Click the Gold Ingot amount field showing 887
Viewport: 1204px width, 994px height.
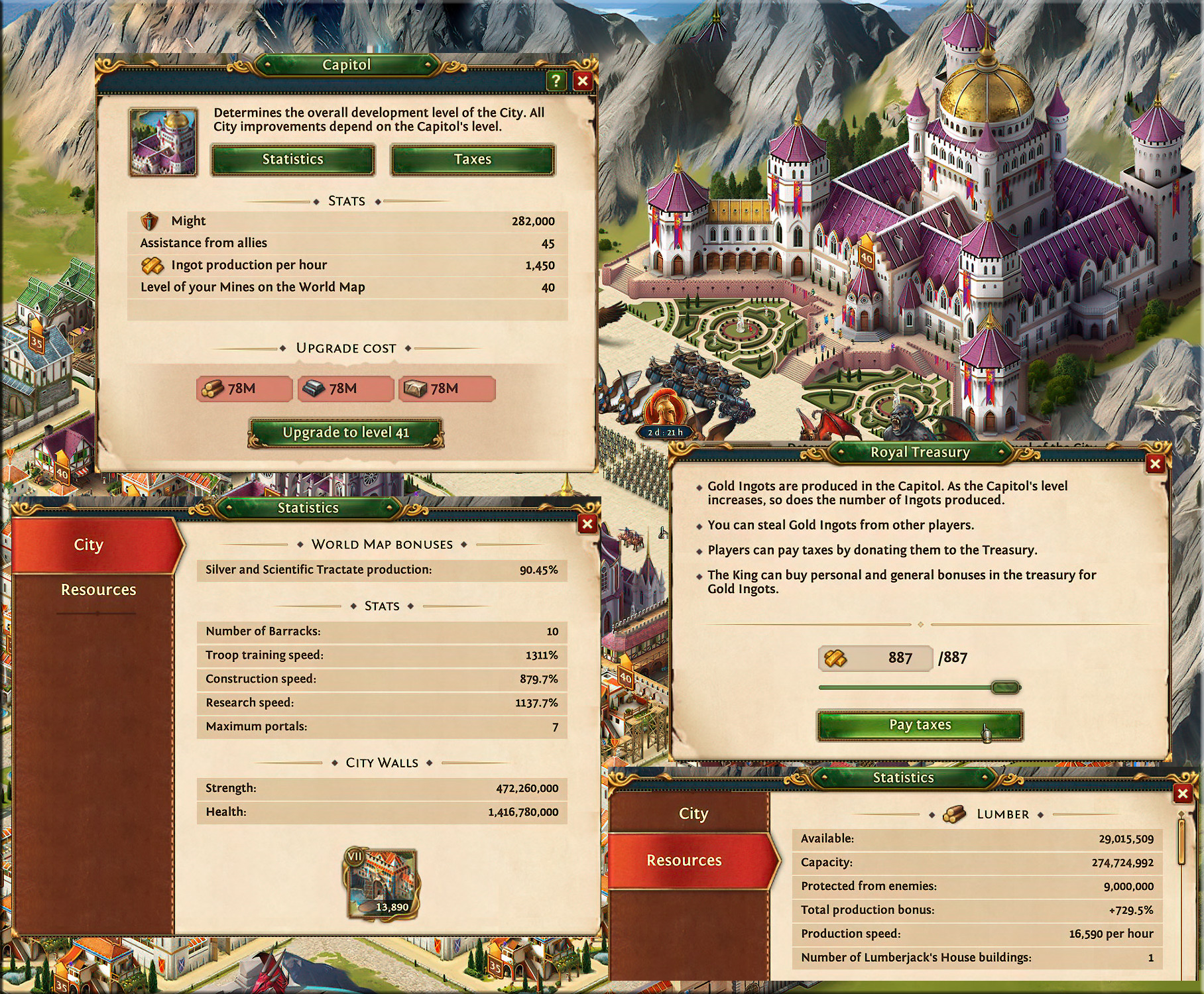[x=875, y=658]
